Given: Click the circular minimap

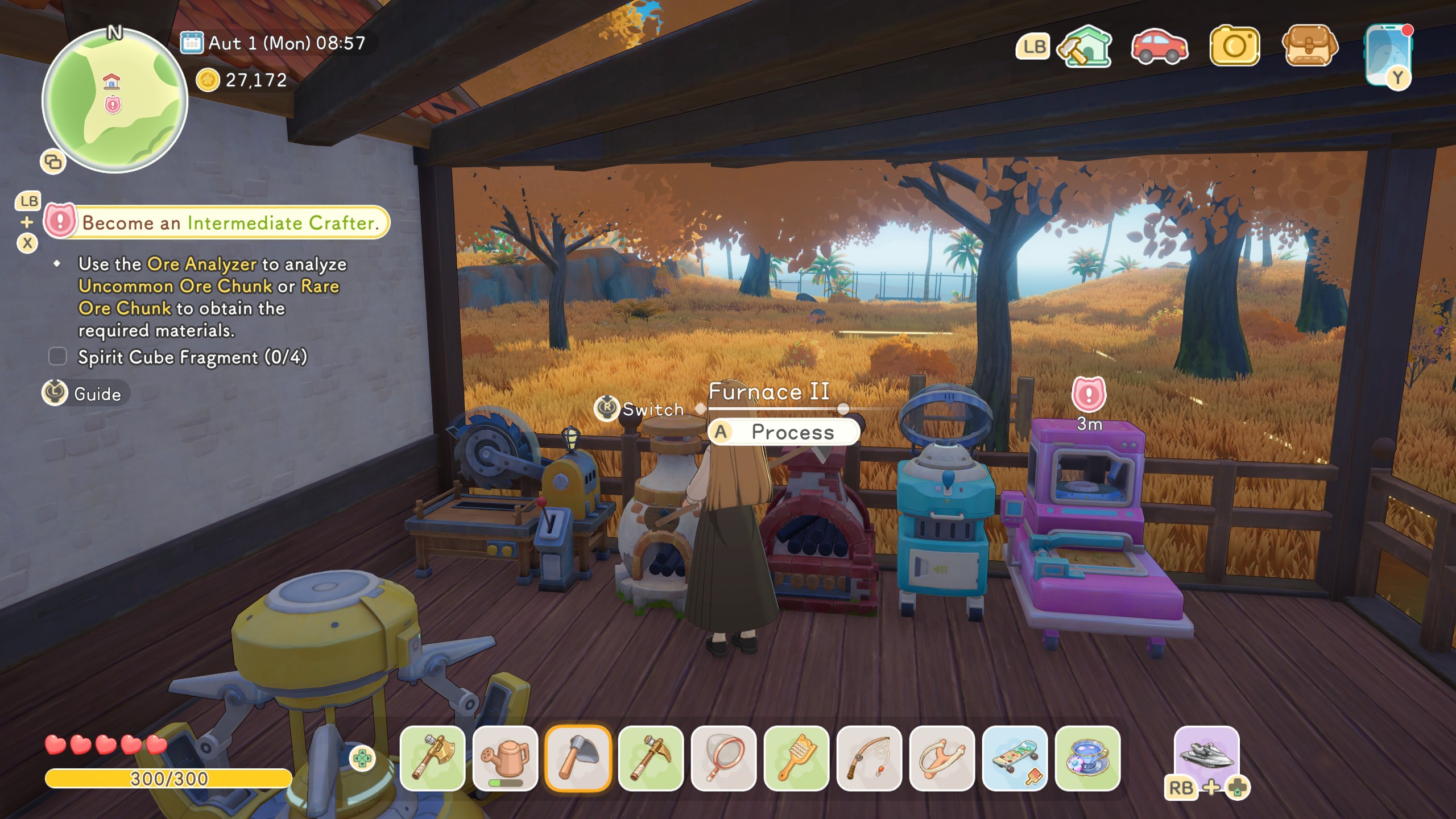Looking at the screenshot, I should [x=114, y=101].
